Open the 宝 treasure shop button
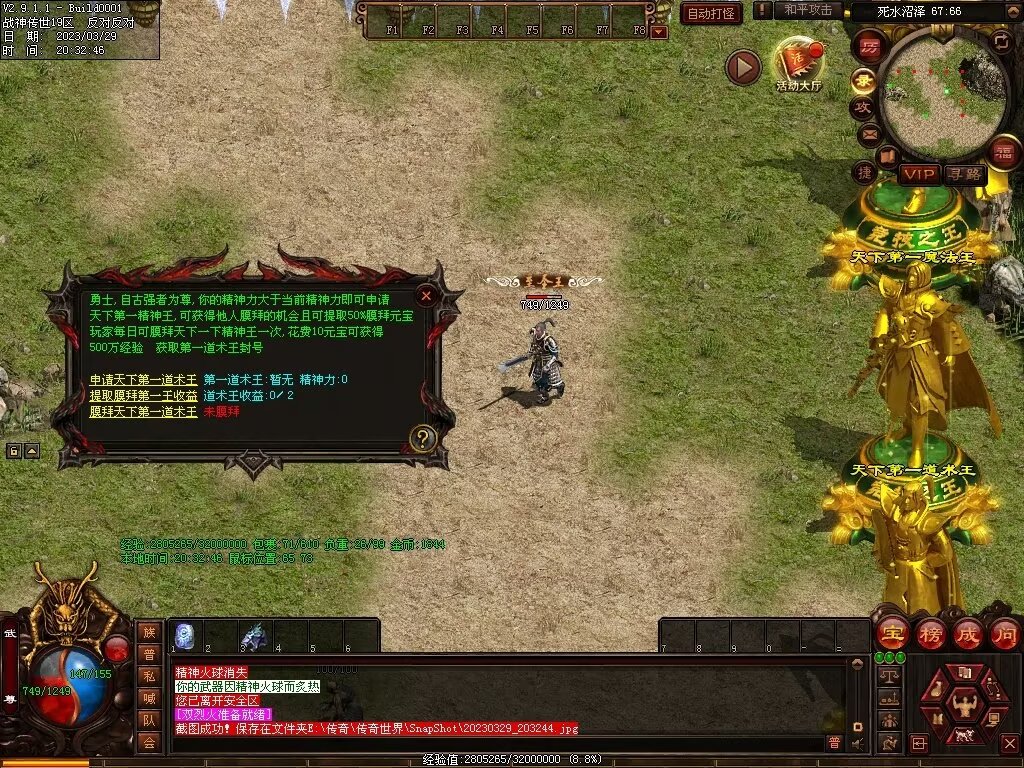 click(891, 634)
